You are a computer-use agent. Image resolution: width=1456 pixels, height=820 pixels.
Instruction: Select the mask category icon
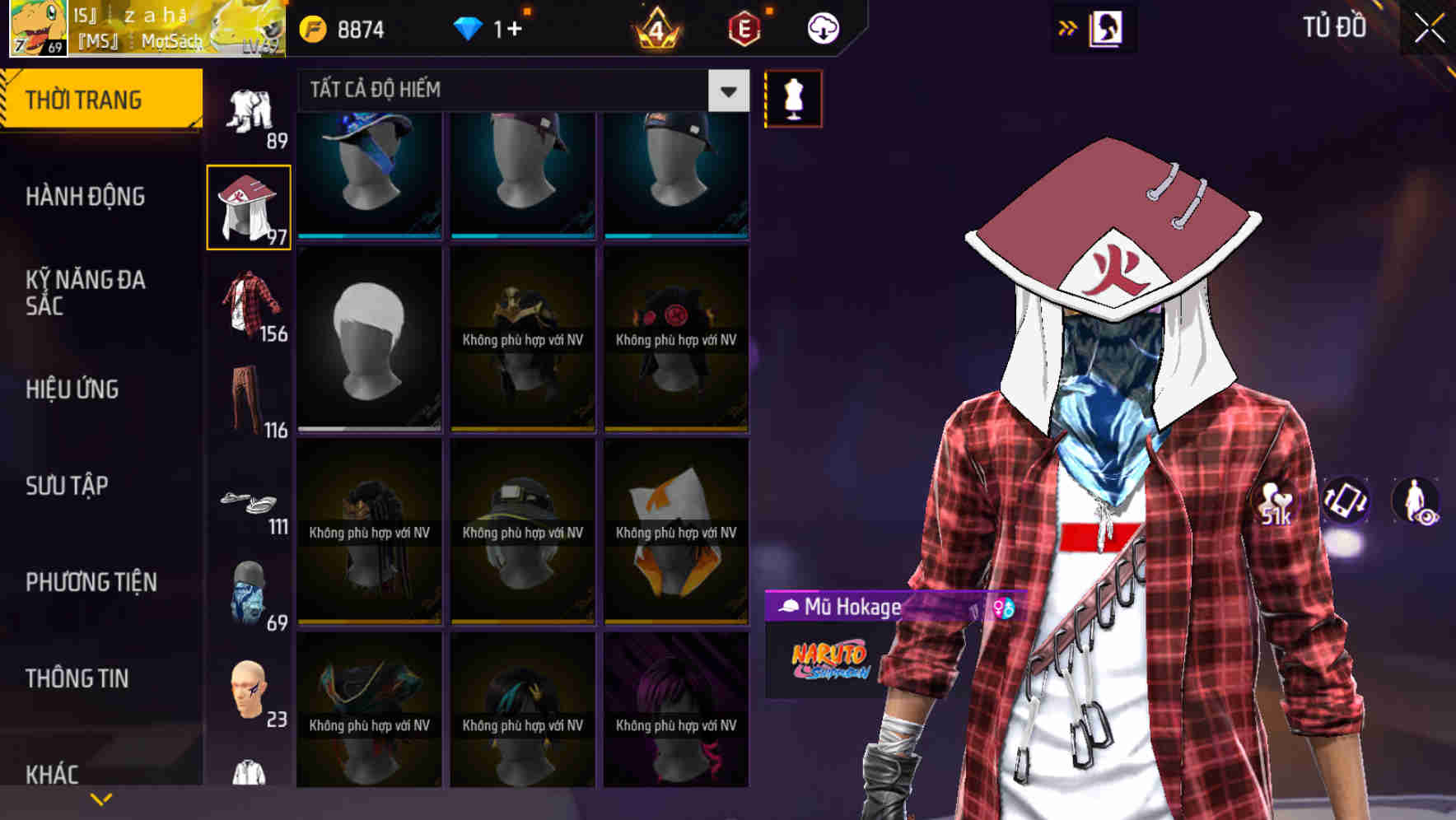click(249, 593)
